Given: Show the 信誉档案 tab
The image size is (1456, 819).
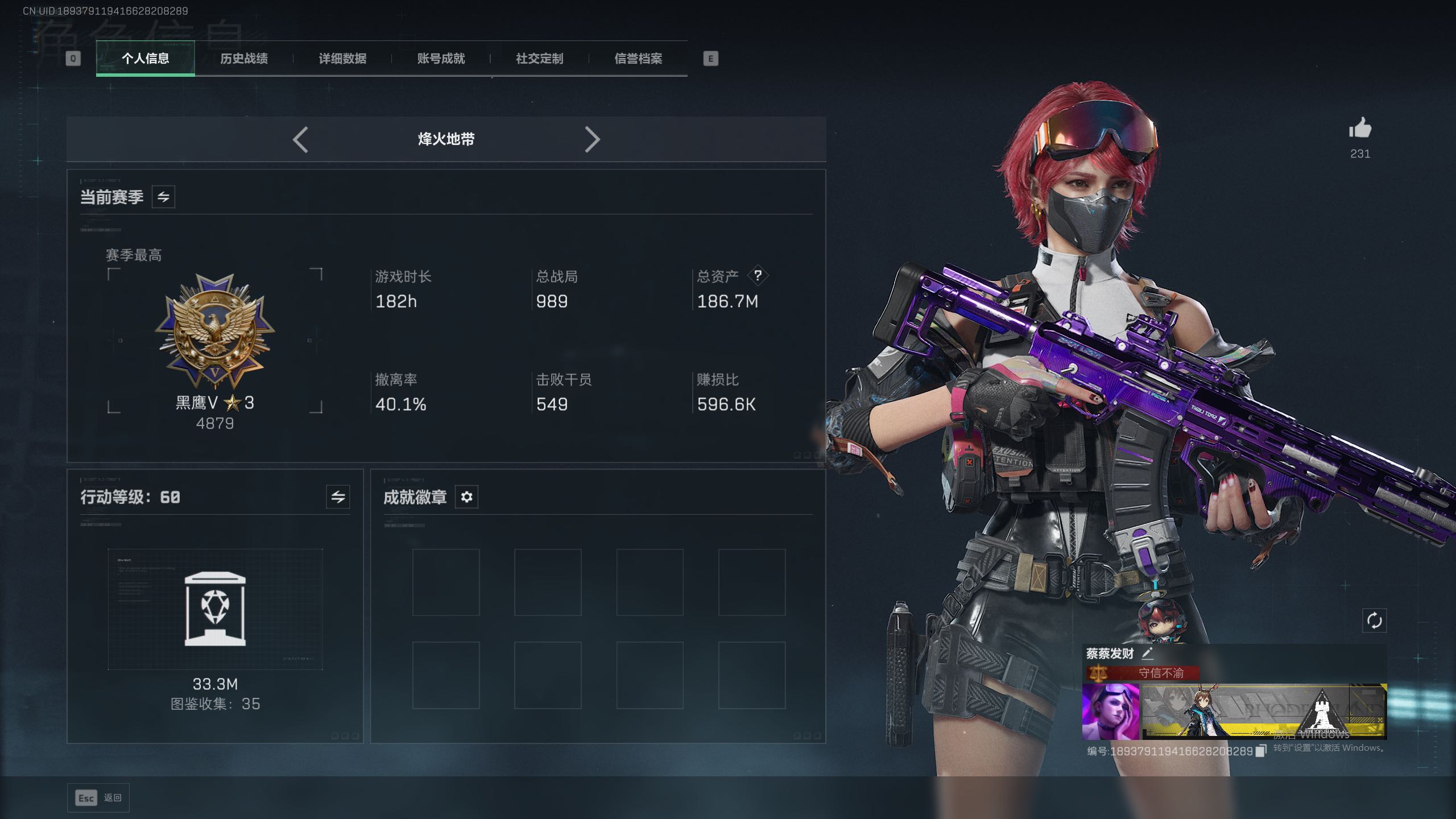Looking at the screenshot, I should coord(638,58).
